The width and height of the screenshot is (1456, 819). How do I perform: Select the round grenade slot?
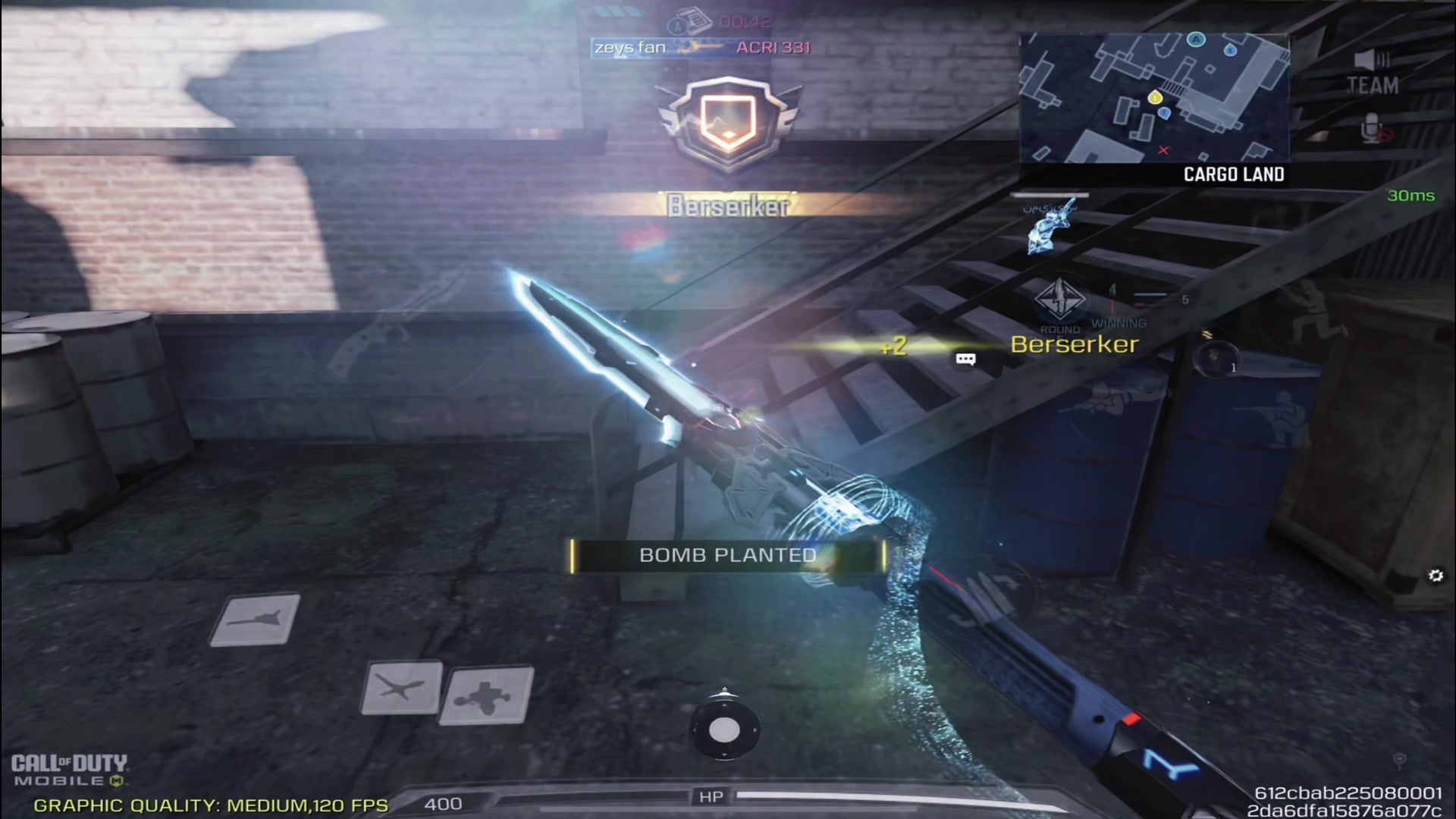tap(1216, 360)
